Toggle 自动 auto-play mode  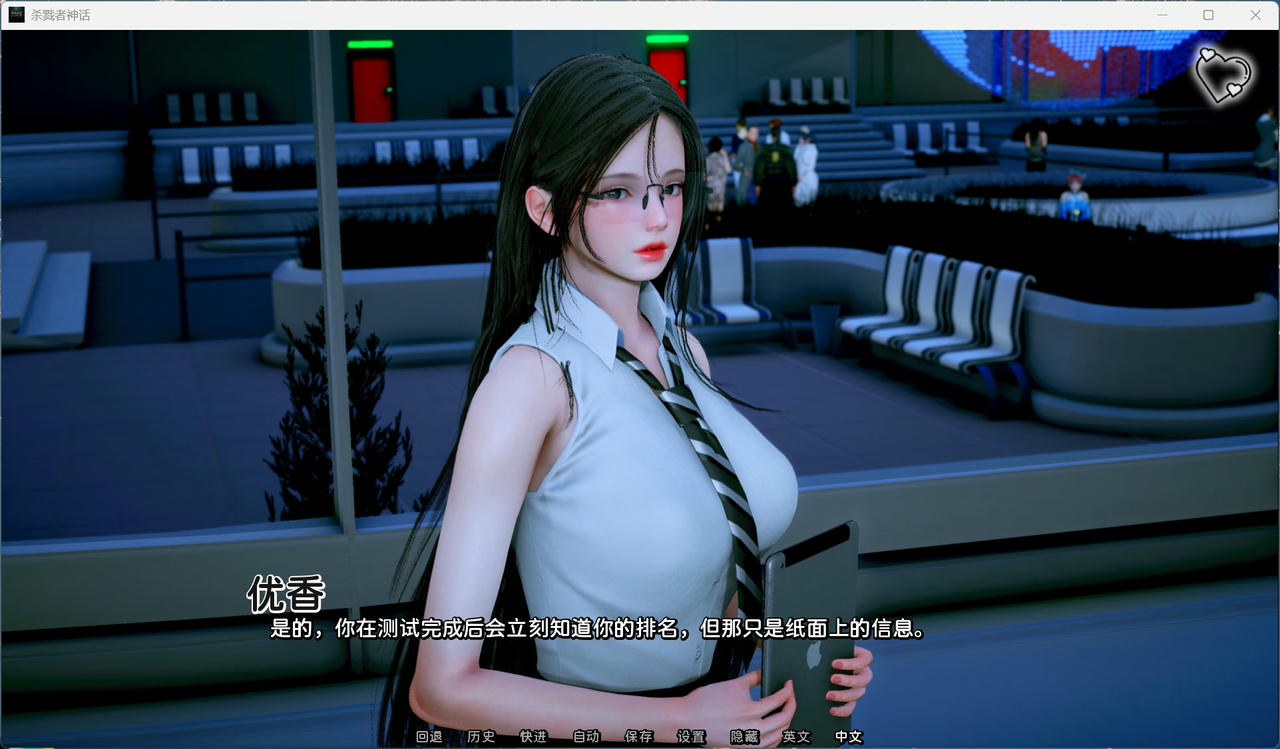point(585,736)
